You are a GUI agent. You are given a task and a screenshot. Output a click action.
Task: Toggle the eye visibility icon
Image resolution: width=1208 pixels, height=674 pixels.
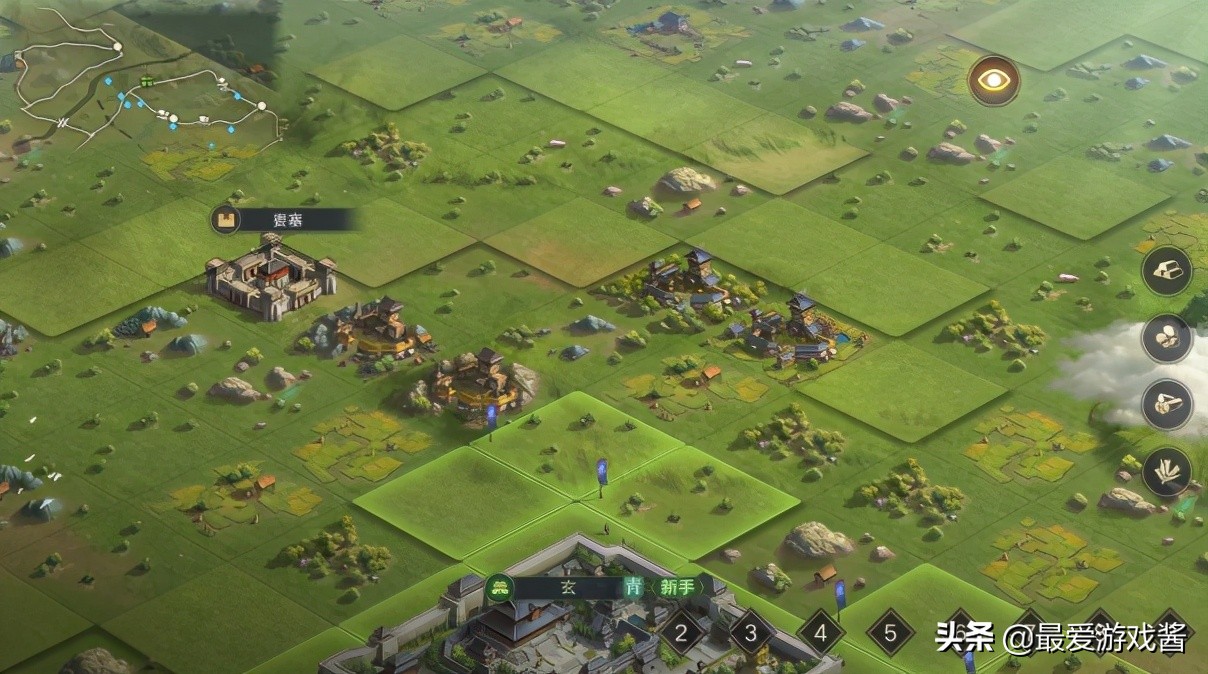[x=994, y=80]
